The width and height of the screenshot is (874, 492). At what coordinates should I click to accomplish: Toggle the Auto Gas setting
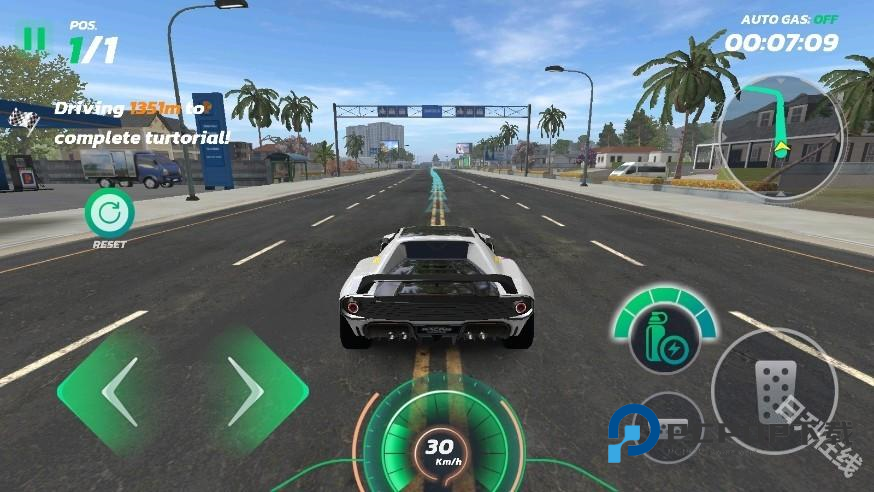pyautogui.click(x=789, y=19)
